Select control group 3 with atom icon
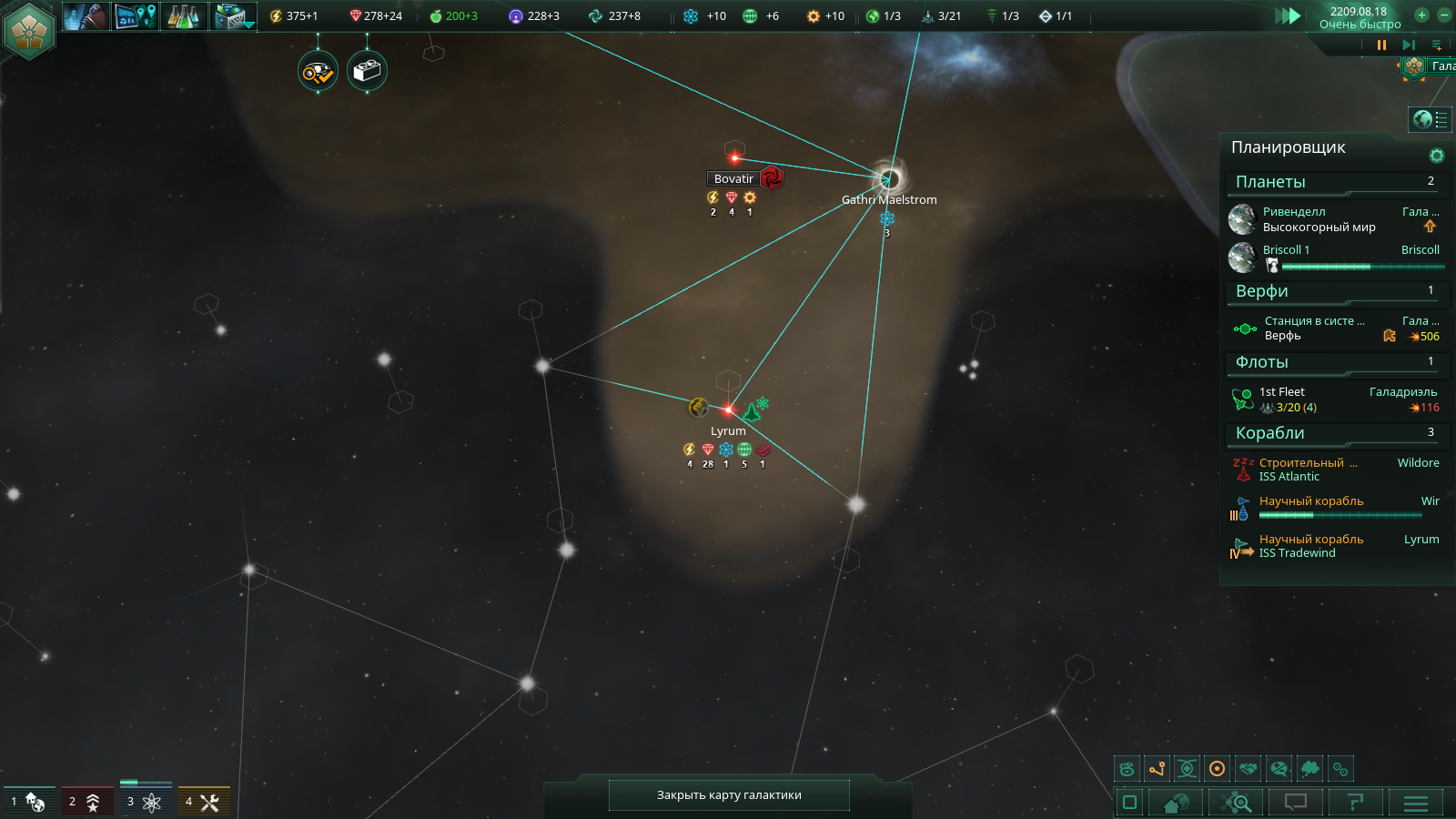This screenshot has width=1456, height=819. pos(144,802)
